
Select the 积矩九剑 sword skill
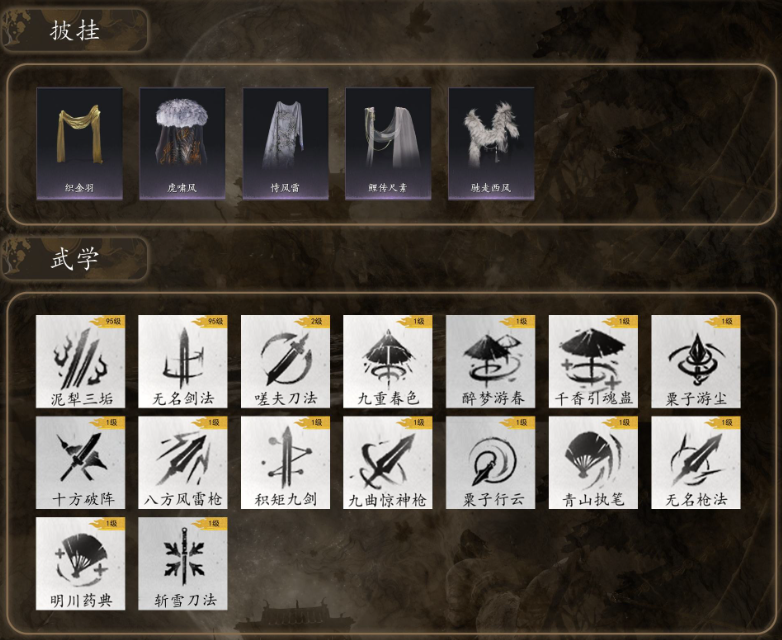point(285,463)
